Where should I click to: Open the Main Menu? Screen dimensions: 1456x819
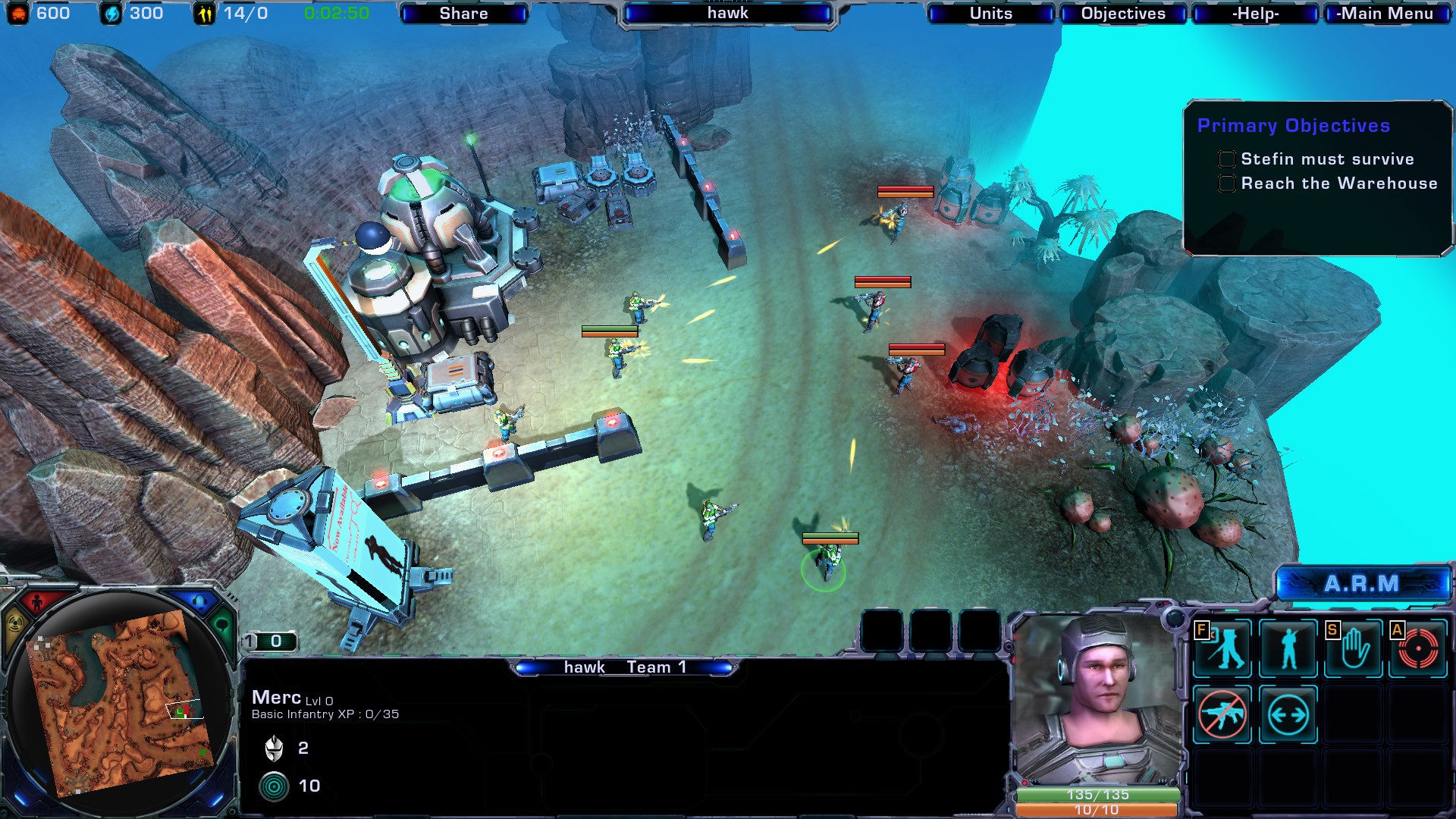click(1385, 14)
